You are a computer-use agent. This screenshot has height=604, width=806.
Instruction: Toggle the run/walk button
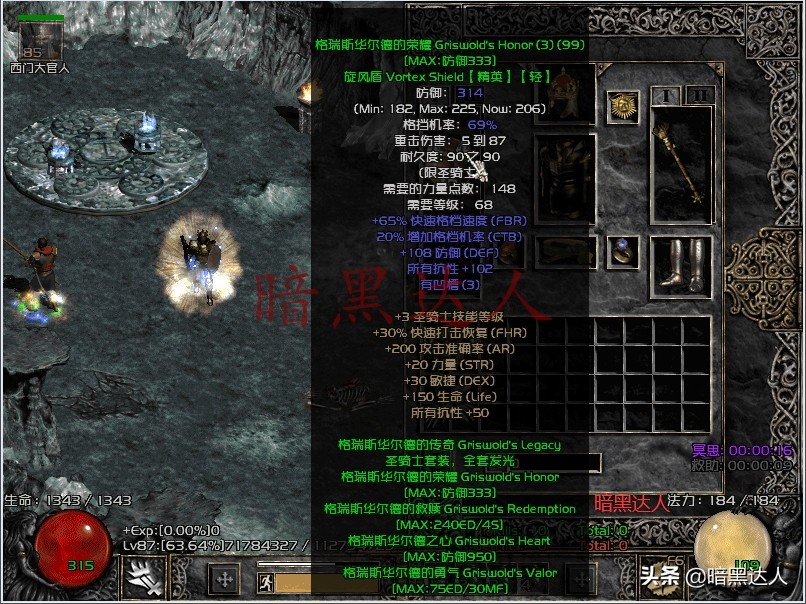pos(266,582)
